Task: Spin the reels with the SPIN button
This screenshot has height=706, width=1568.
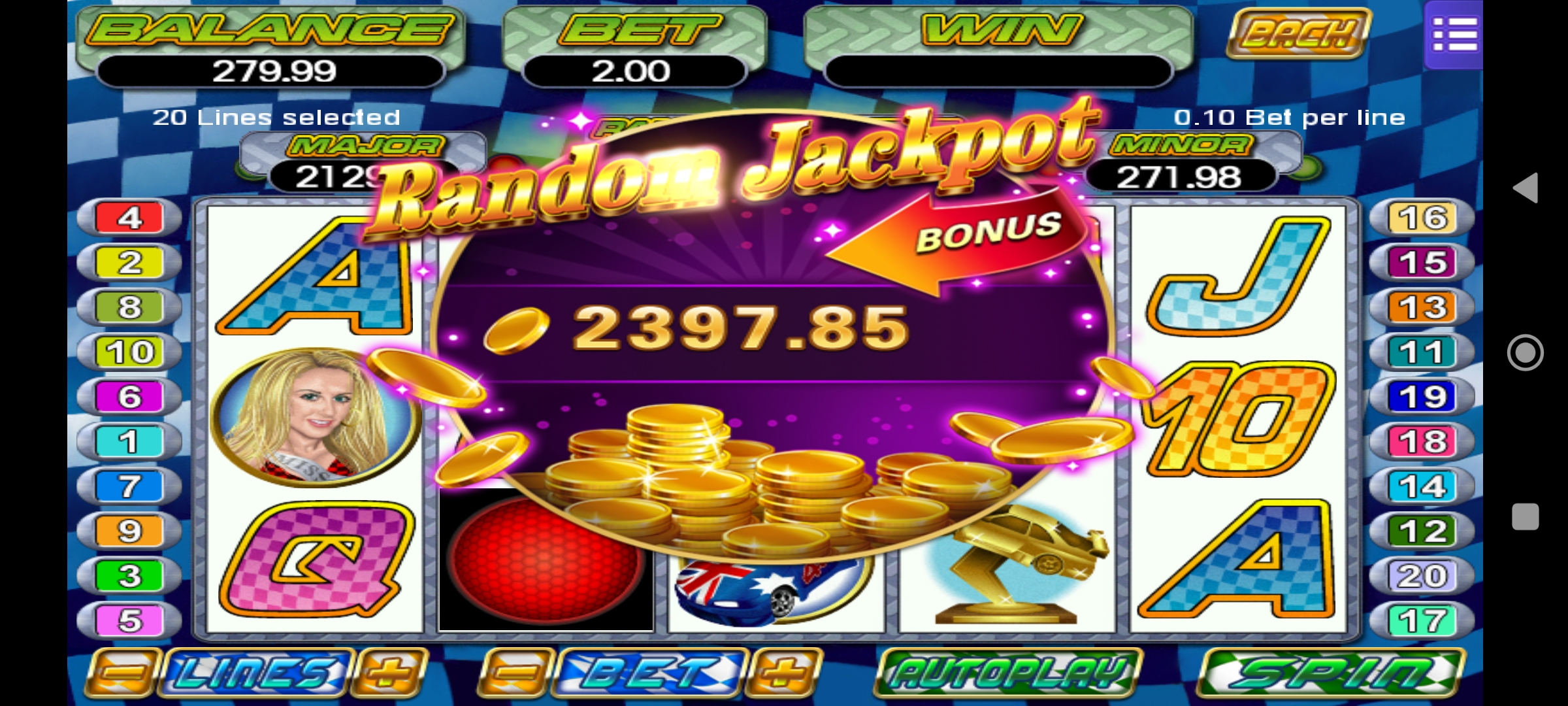Action: [x=1331, y=673]
